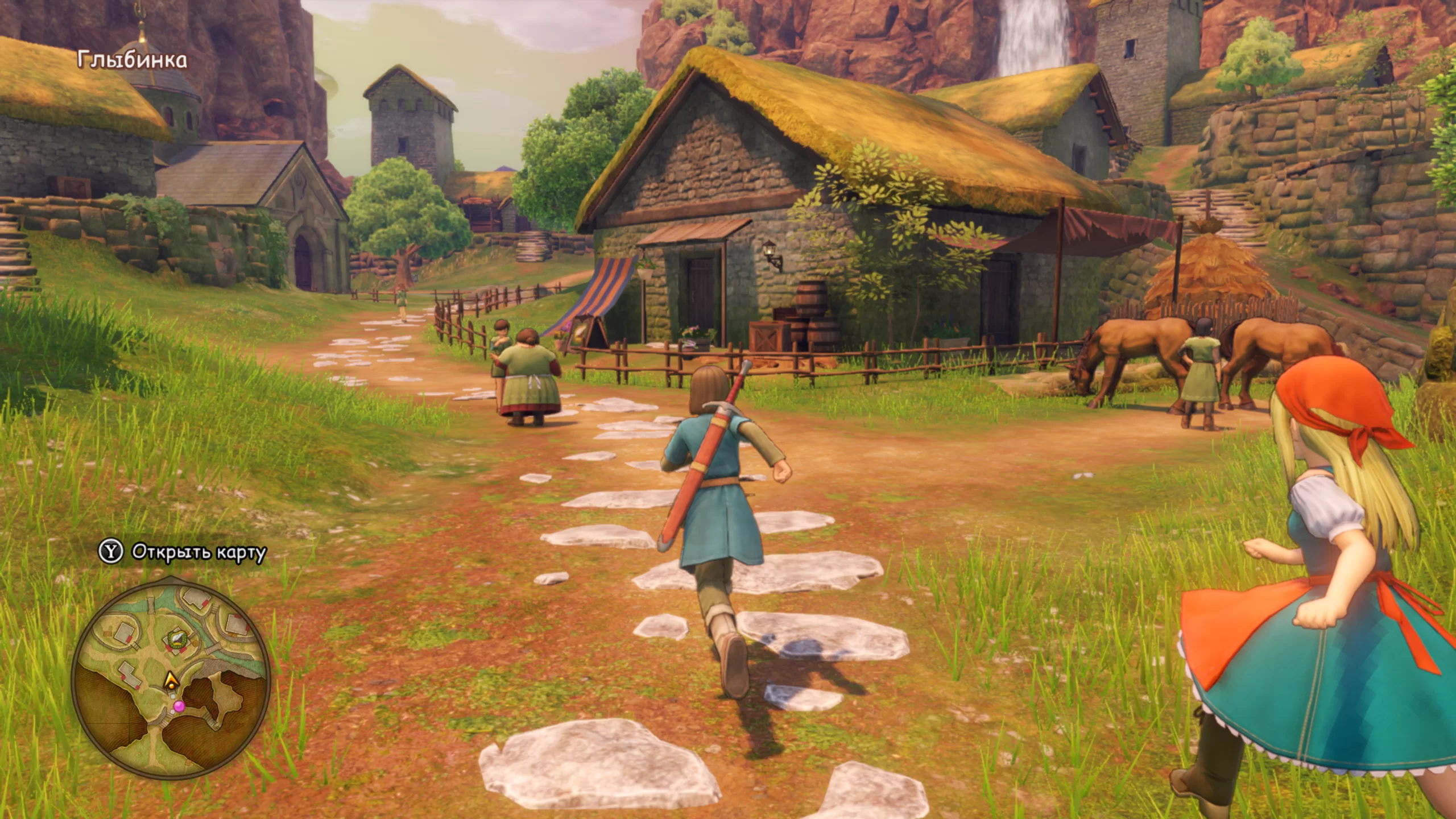
Task: Select the orange player arrow on the minimap
Action: point(170,680)
